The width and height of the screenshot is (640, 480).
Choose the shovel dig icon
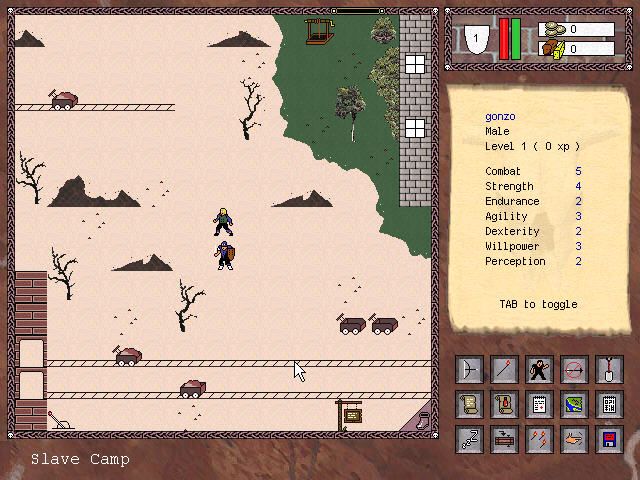(608, 371)
